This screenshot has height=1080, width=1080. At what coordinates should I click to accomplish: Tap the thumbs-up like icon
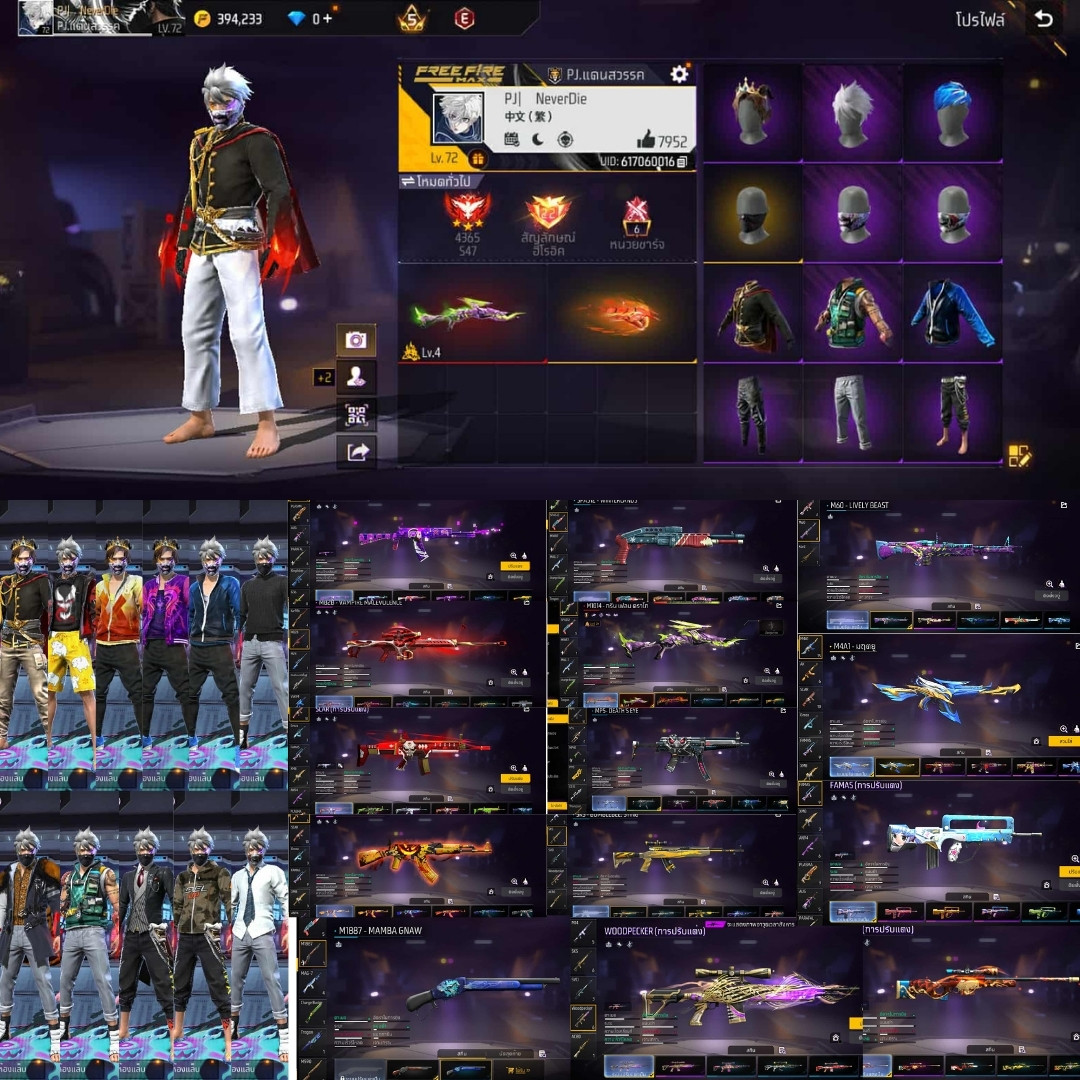(x=646, y=140)
